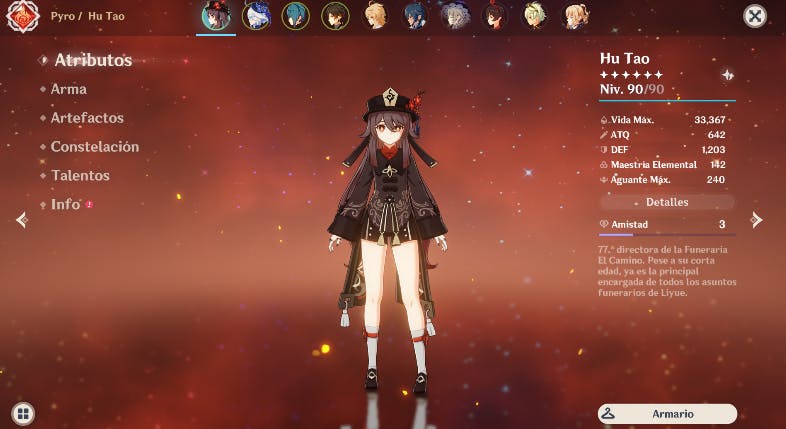This screenshot has width=786, height=429.
Task: Select the Atributos menu entry
Action: pos(93,60)
